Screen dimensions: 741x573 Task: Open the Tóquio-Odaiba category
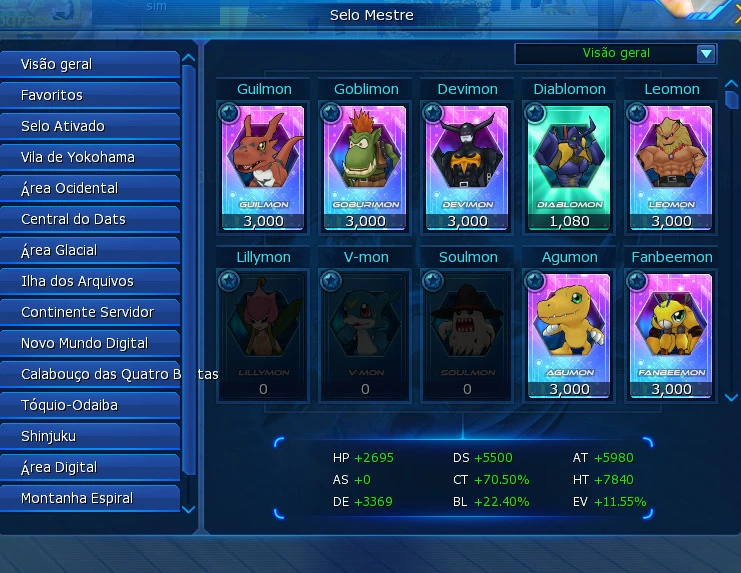point(90,405)
